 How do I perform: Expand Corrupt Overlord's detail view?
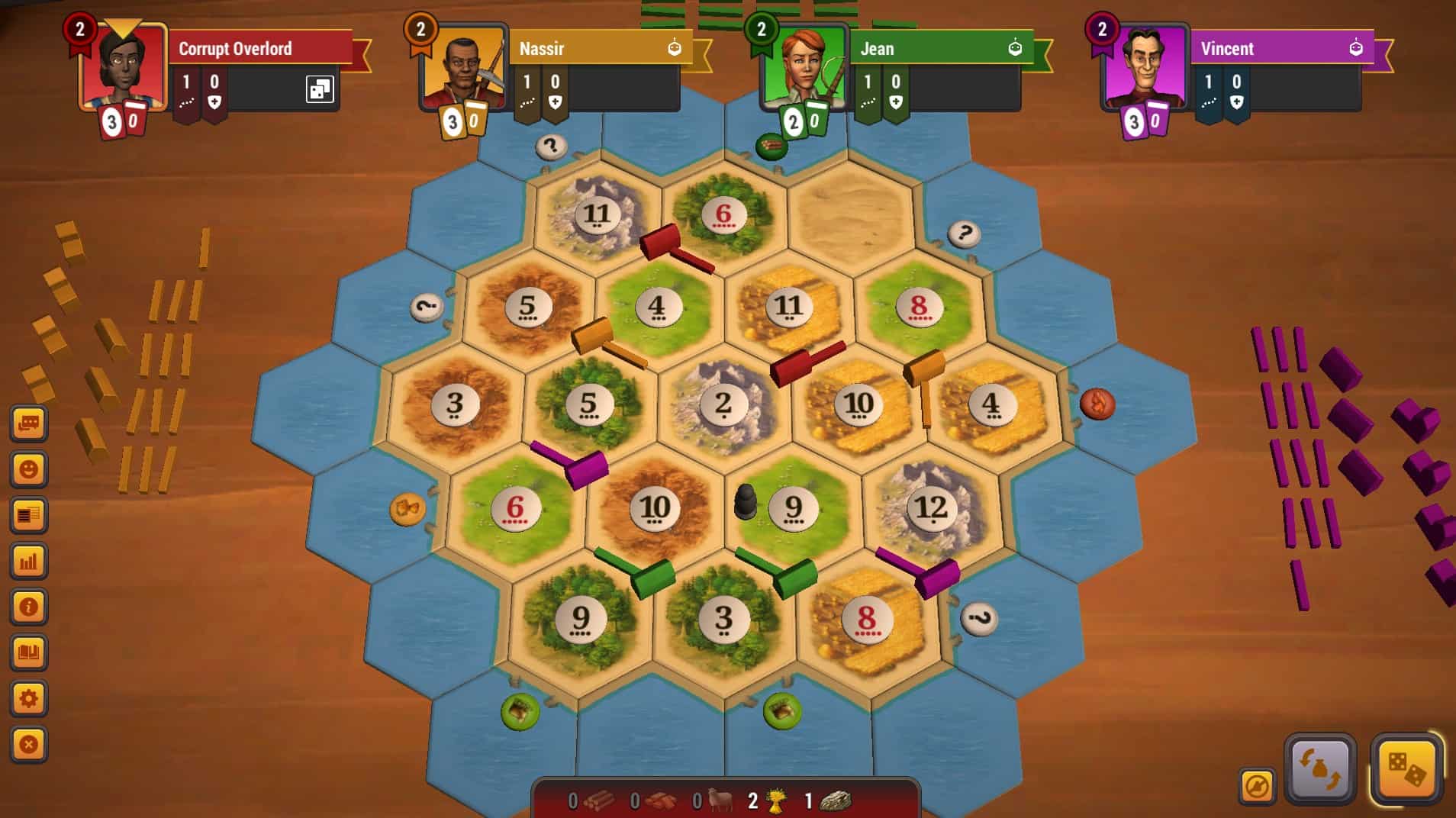319,89
